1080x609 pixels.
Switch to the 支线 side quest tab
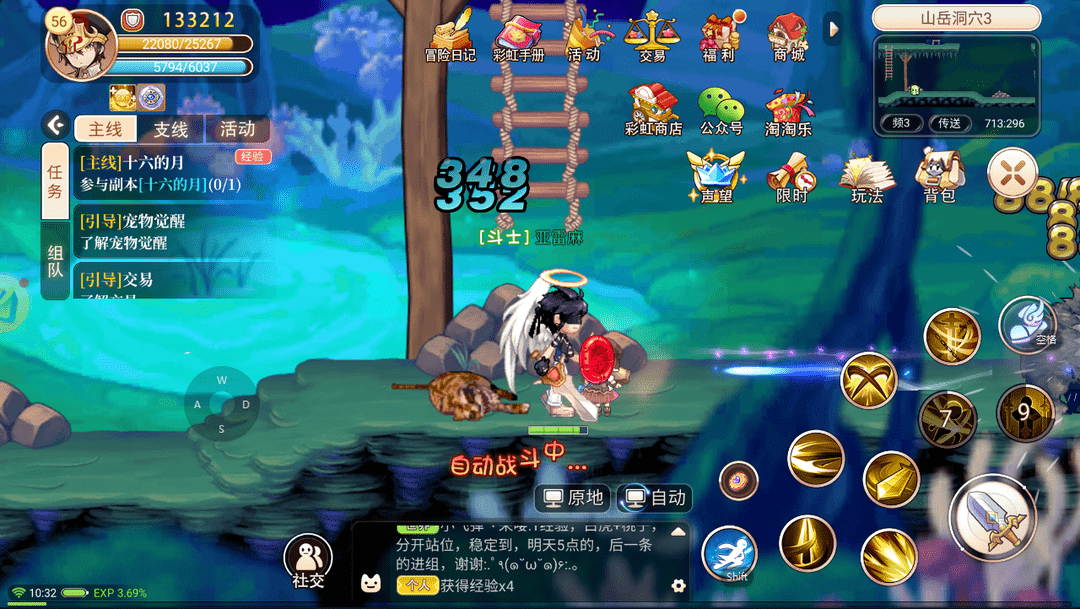click(x=171, y=129)
